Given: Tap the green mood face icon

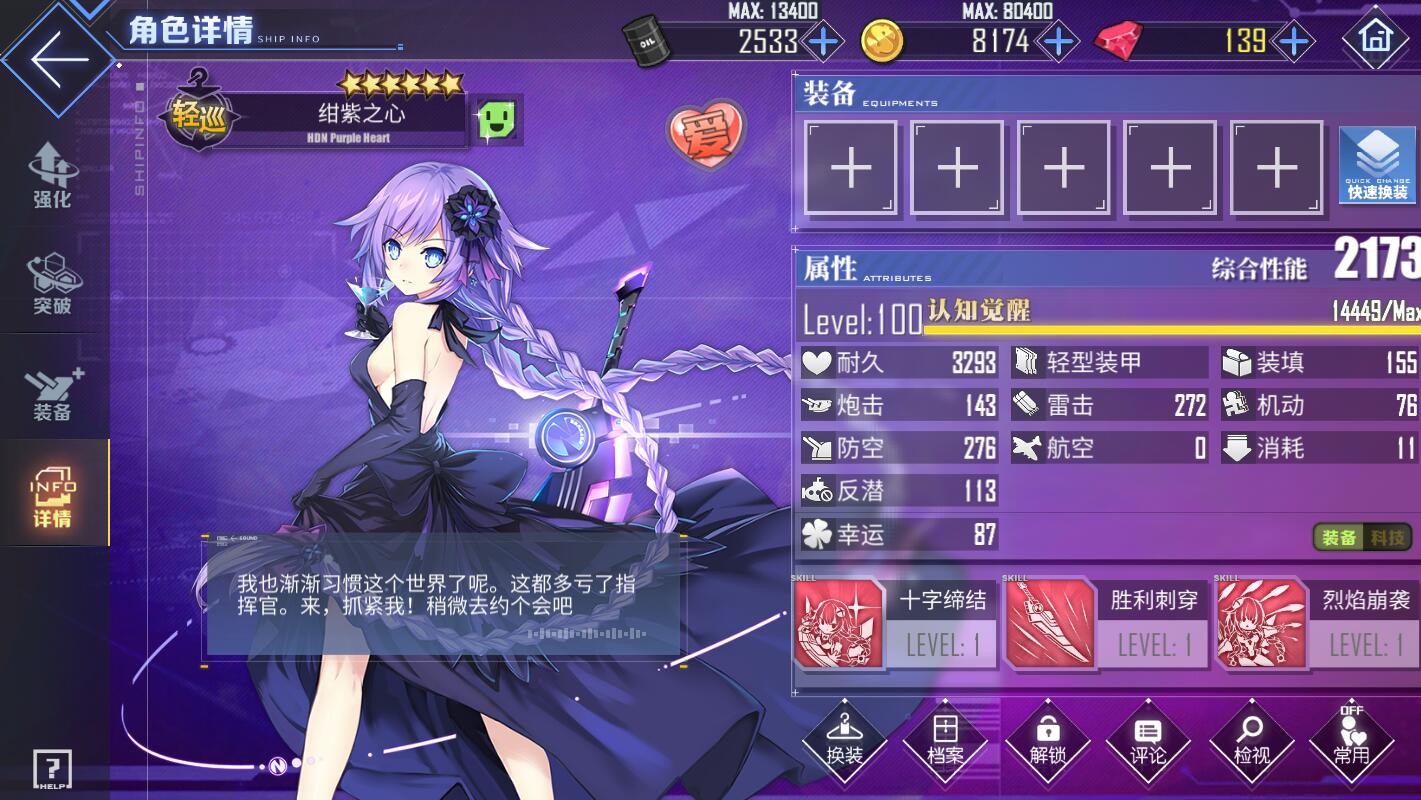Looking at the screenshot, I should tap(498, 120).
